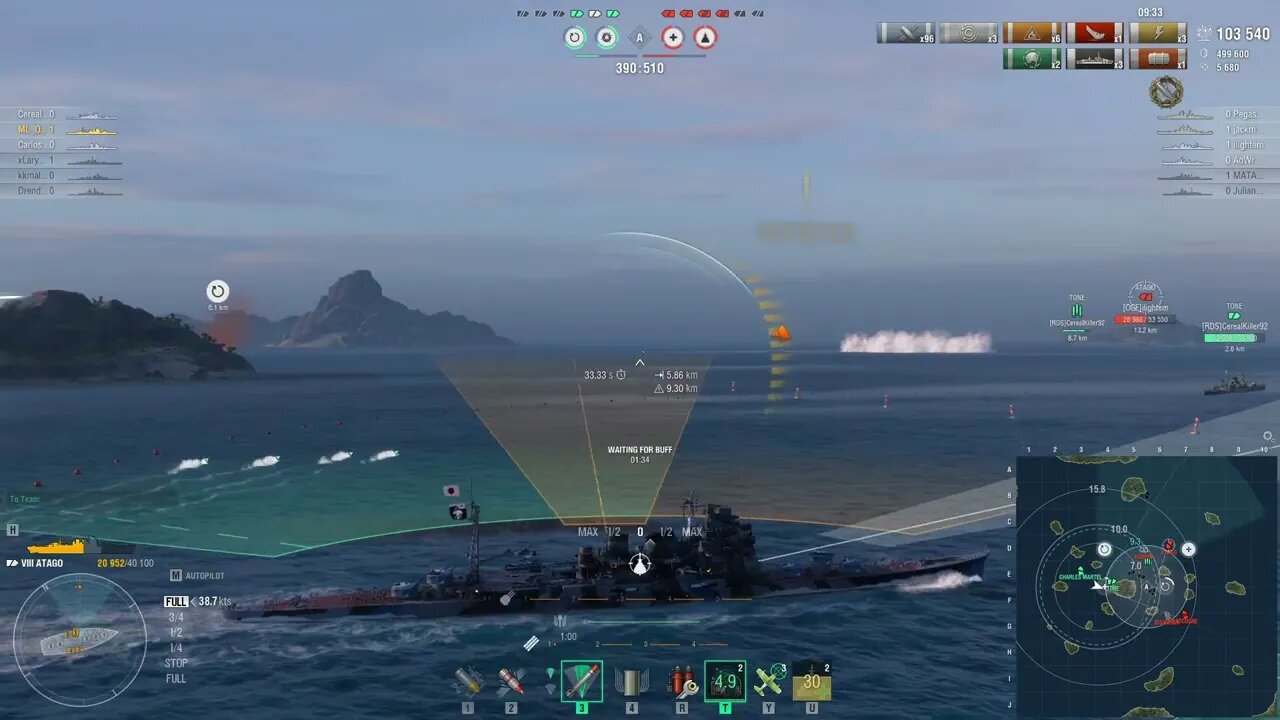Image resolution: width=1280 pixels, height=720 pixels.
Task: Set engine throttle to 1/4
Action: 175,648
